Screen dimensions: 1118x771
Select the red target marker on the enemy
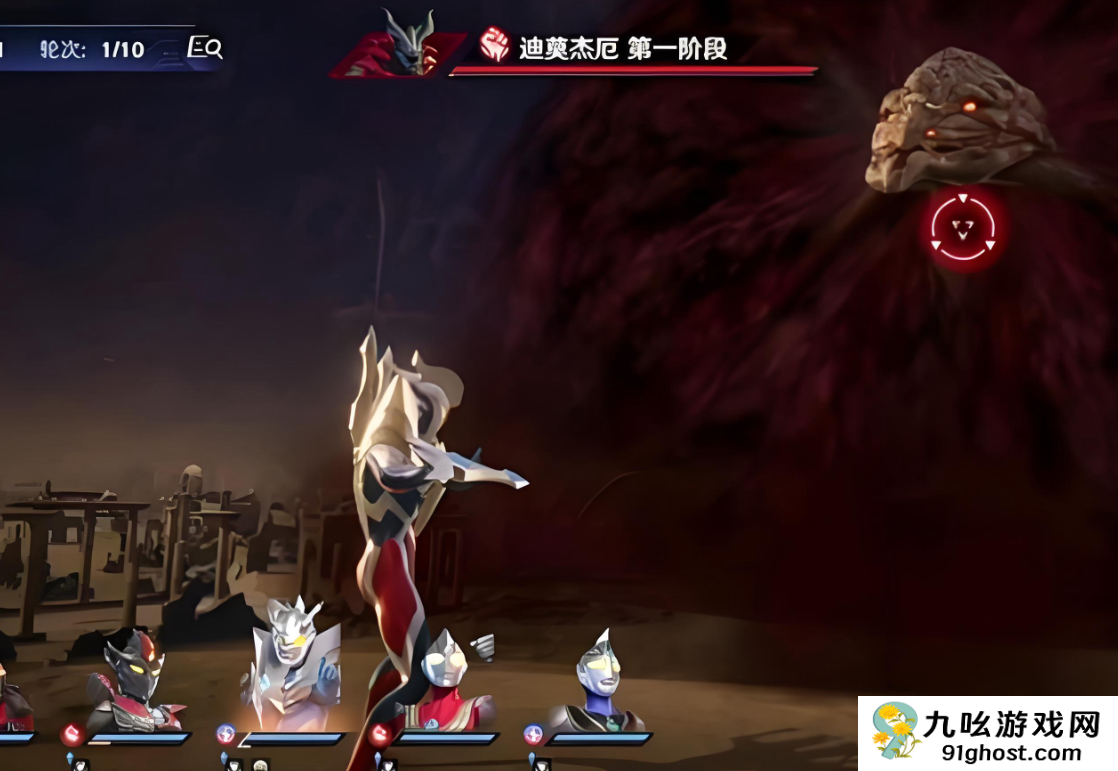pyautogui.click(x=962, y=229)
